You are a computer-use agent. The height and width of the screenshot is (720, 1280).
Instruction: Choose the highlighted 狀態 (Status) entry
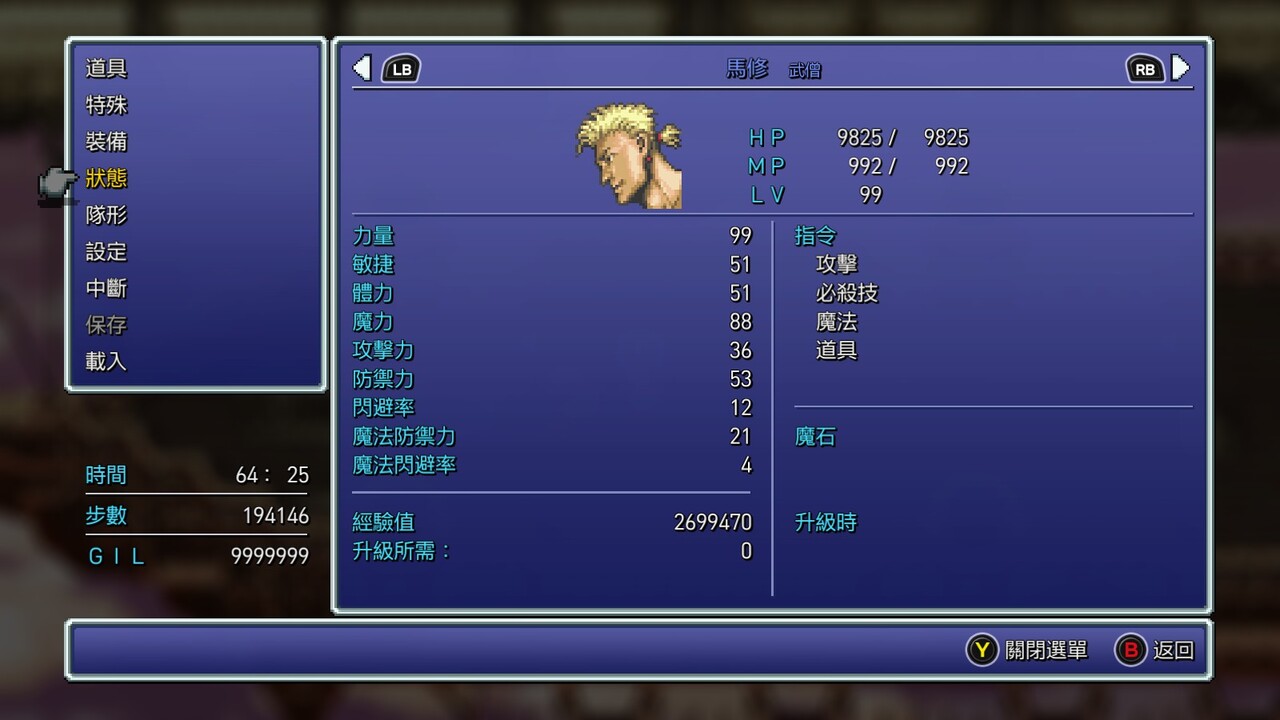point(106,179)
